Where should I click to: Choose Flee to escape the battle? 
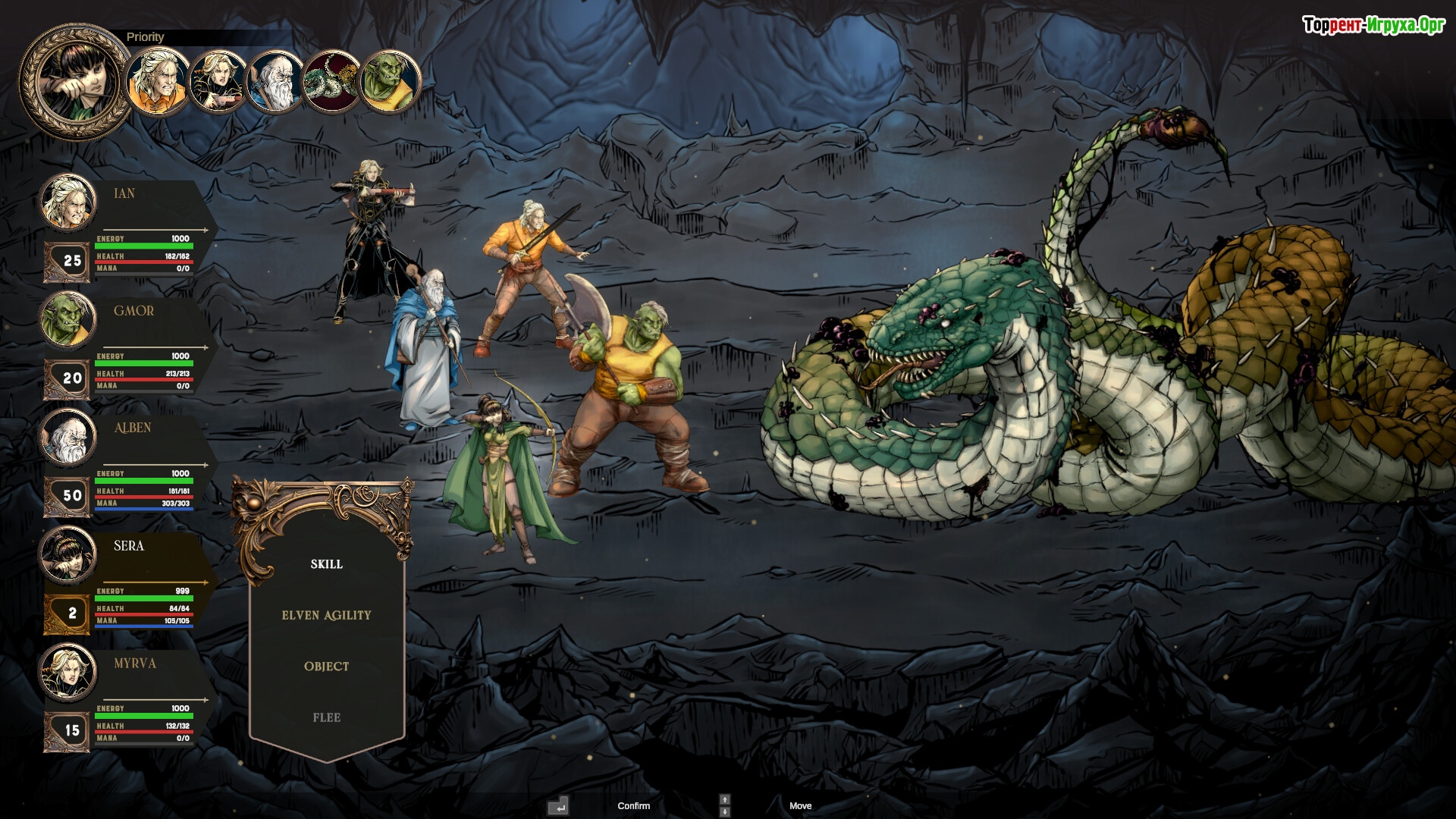(x=326, y=717)
